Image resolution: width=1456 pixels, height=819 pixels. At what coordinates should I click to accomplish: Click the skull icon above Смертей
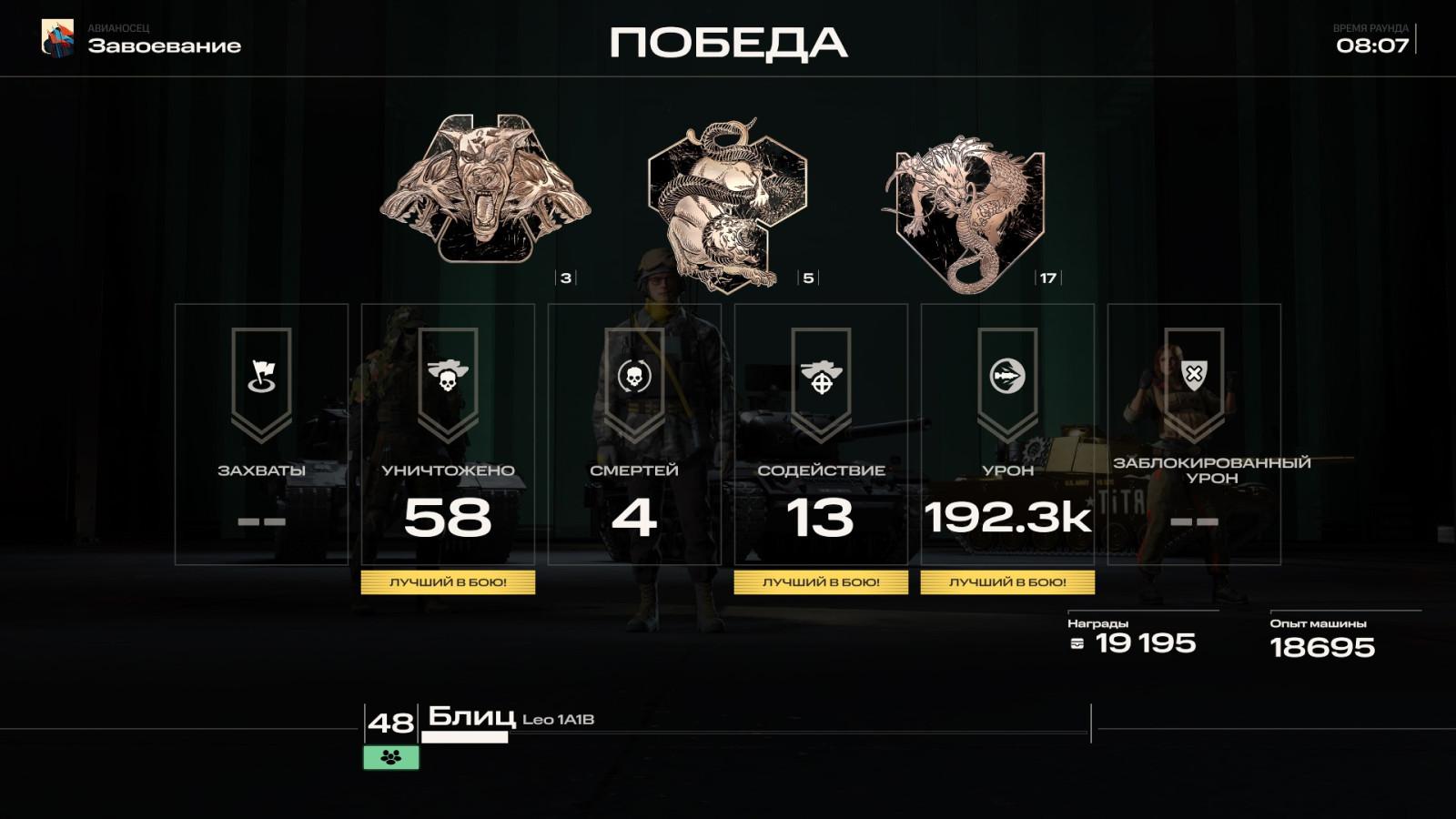click(x=633, y=377)
